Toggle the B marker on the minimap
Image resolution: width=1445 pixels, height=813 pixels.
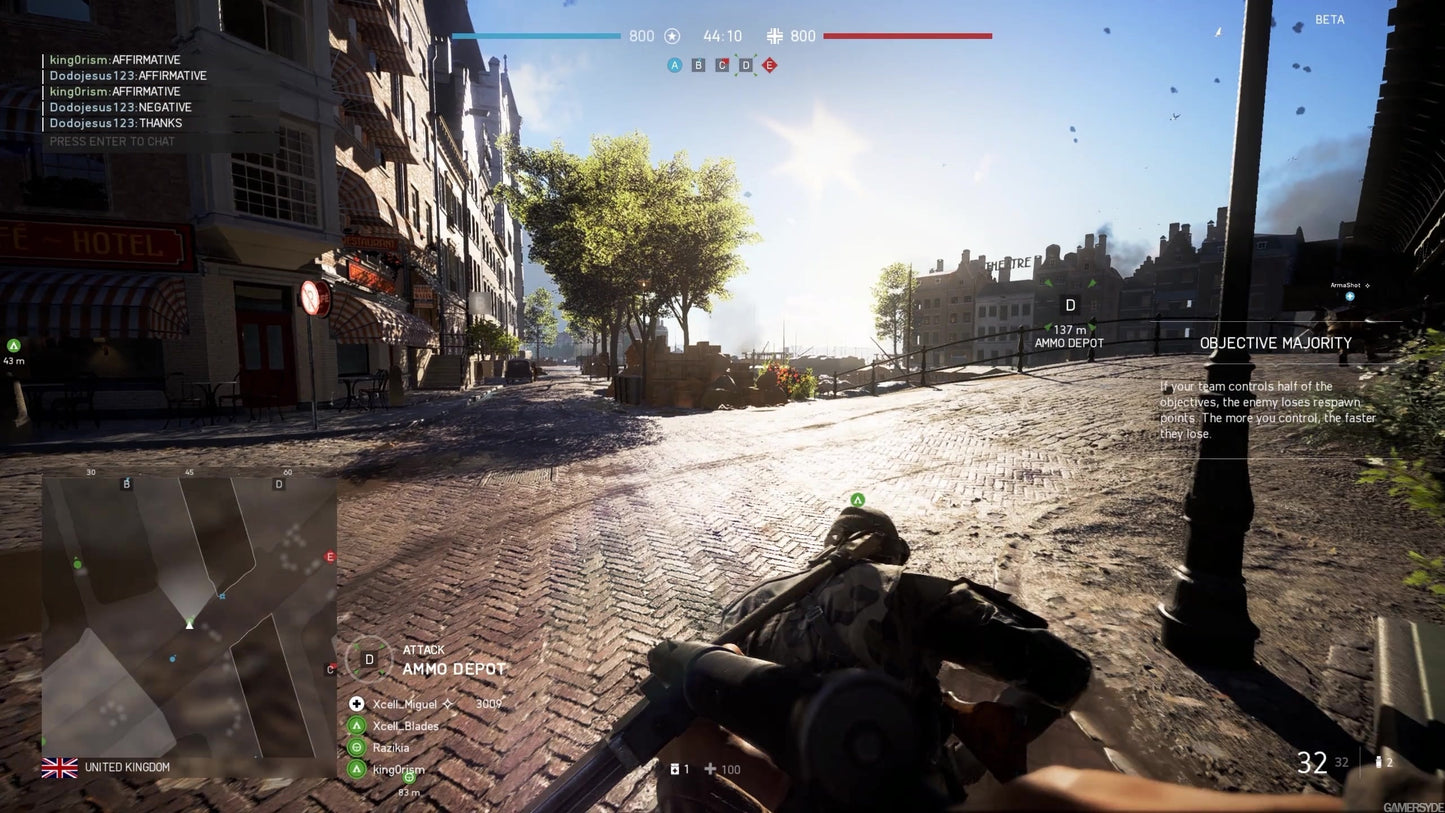[x=126, y=483]
